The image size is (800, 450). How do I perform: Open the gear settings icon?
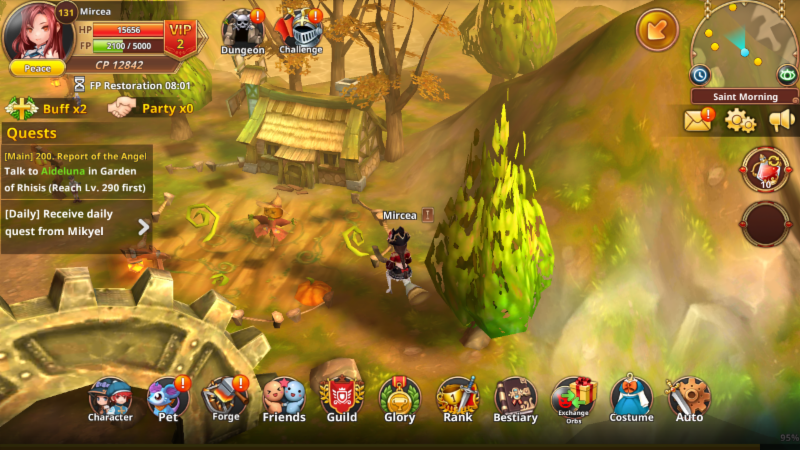point(740,121)
